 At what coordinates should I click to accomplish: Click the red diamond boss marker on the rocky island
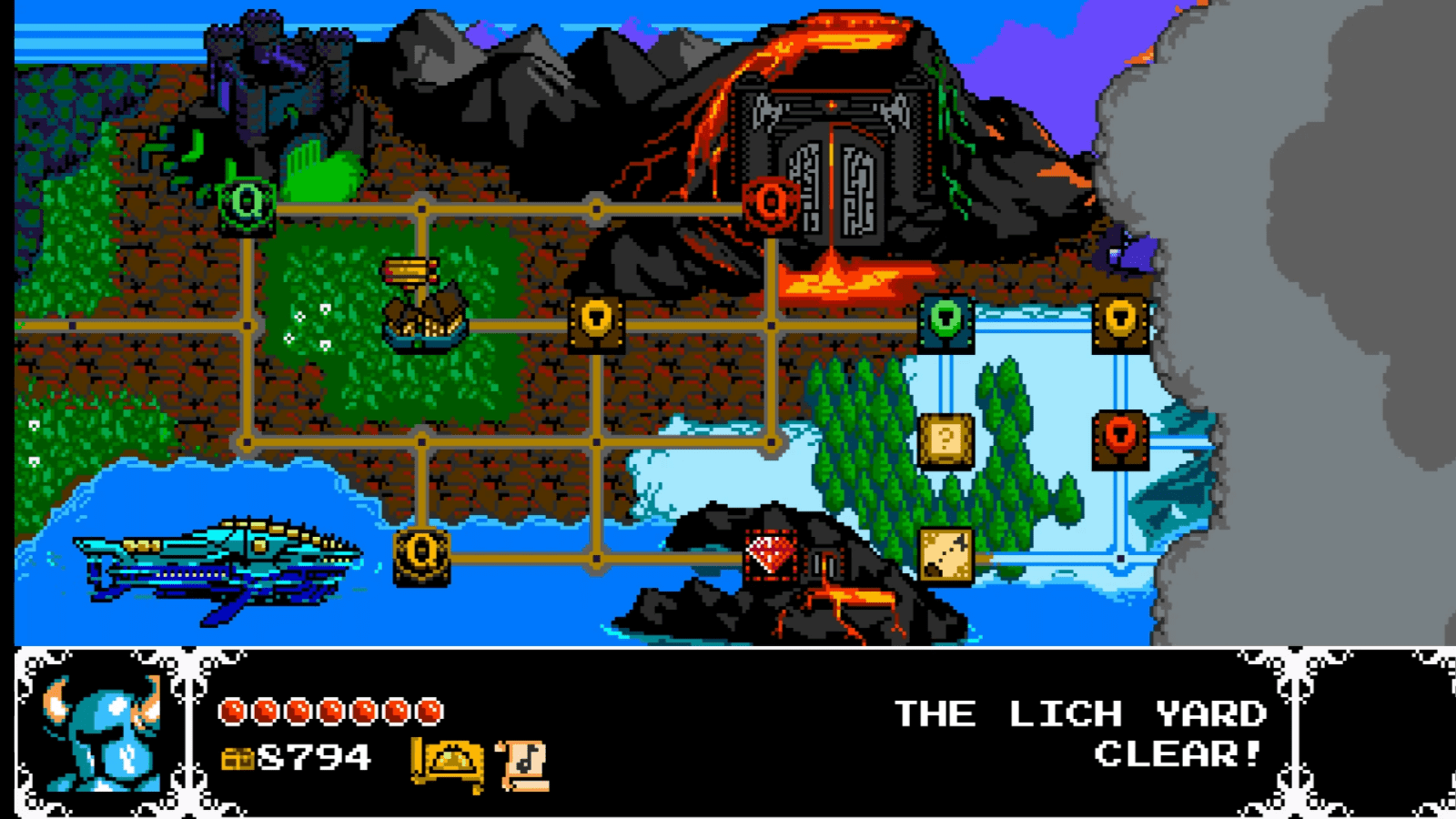(769, 552)
